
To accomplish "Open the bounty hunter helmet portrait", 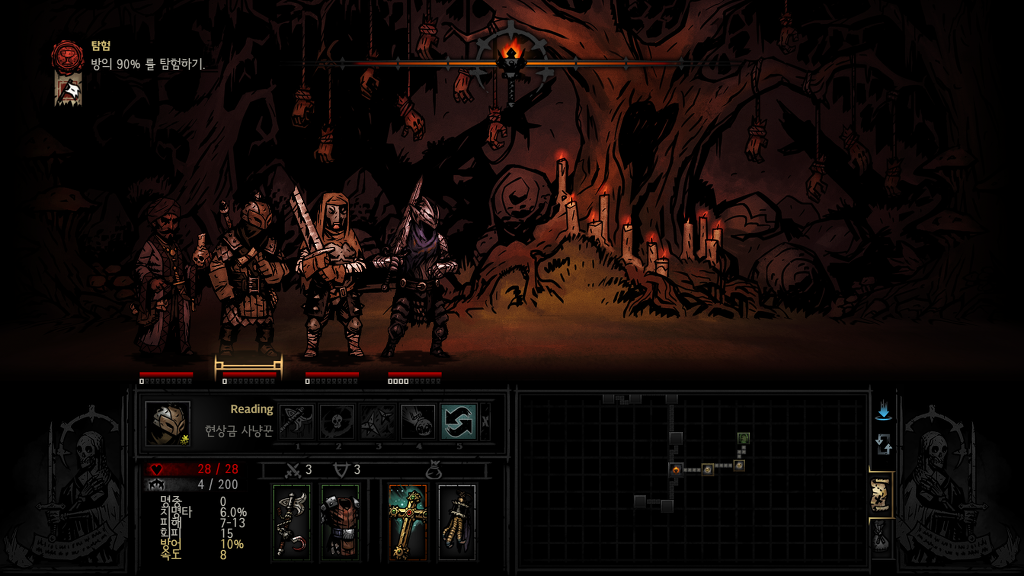I will point(167,422).
